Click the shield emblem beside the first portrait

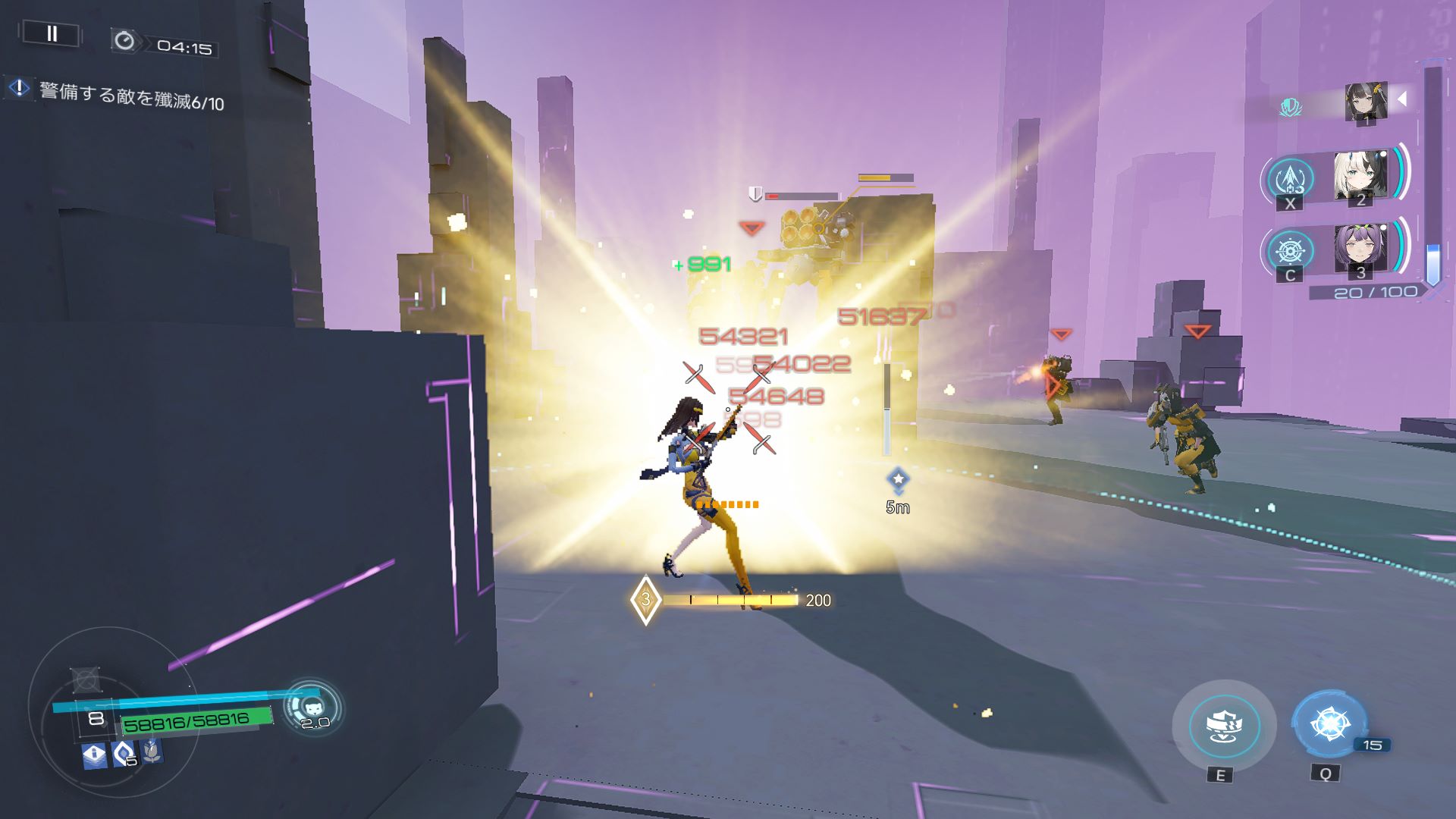(1290, 107)
